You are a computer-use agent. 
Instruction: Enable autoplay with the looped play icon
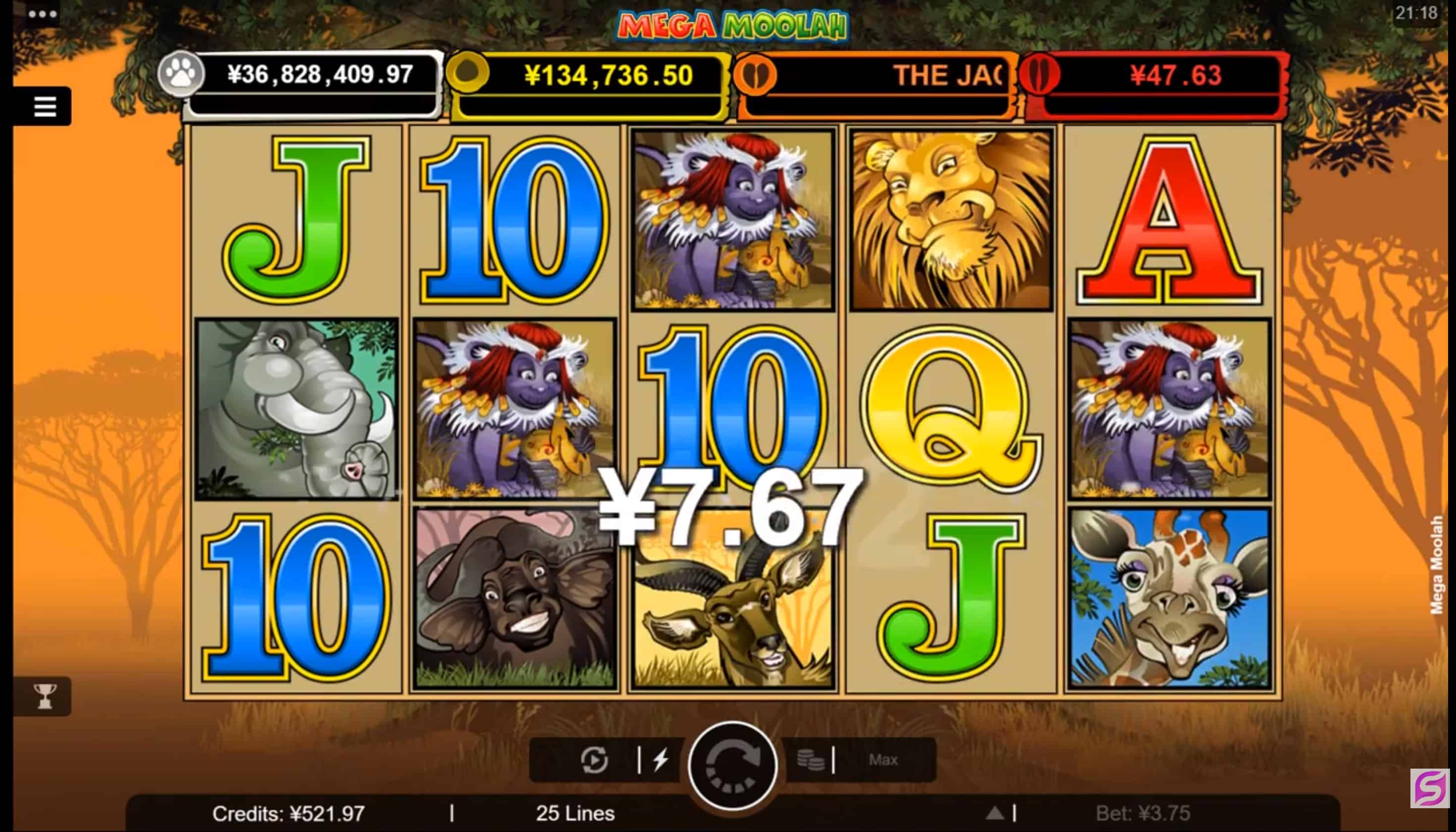(x=594, y=760)
